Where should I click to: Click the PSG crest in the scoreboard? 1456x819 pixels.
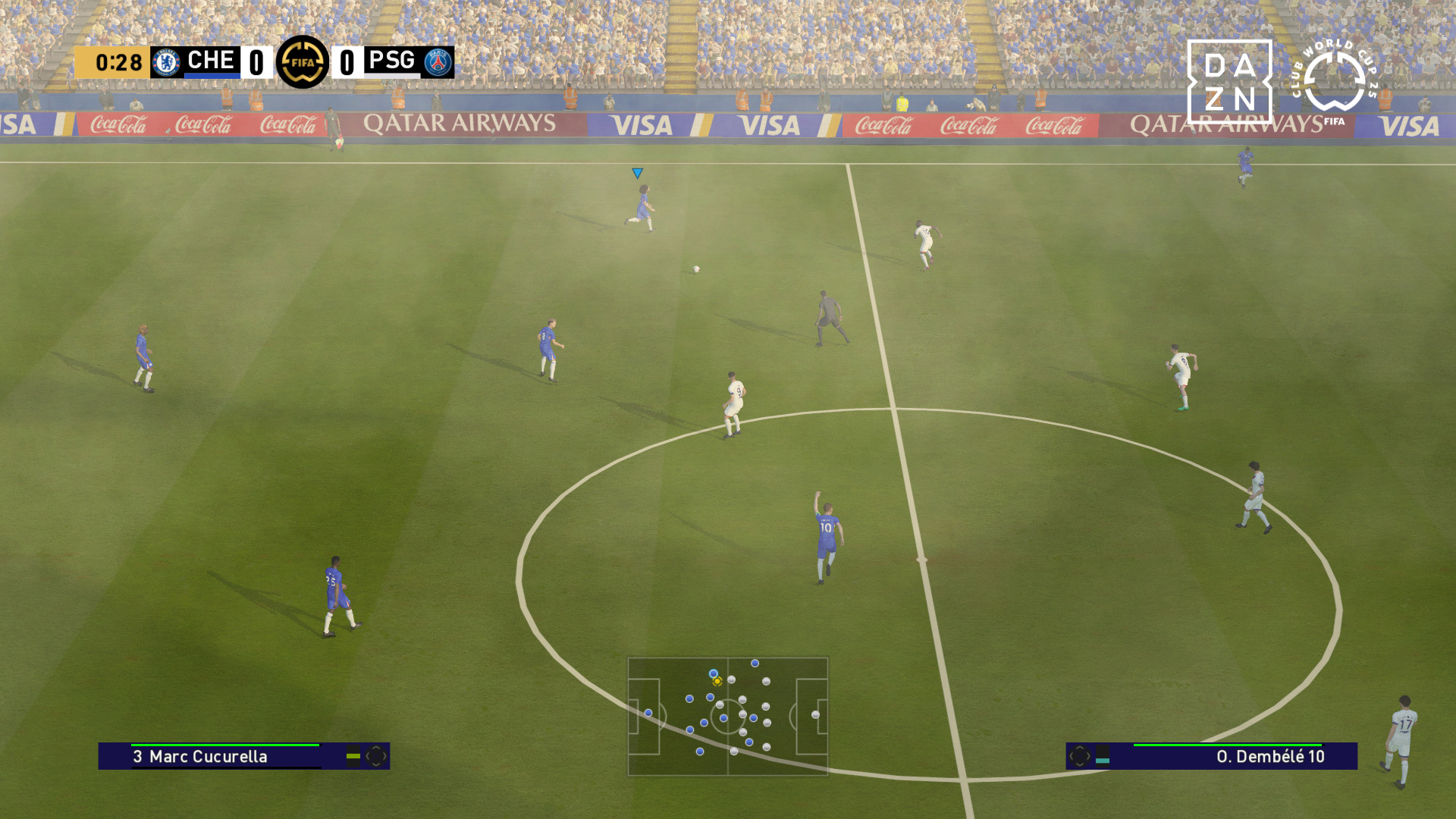pos(438,62)
